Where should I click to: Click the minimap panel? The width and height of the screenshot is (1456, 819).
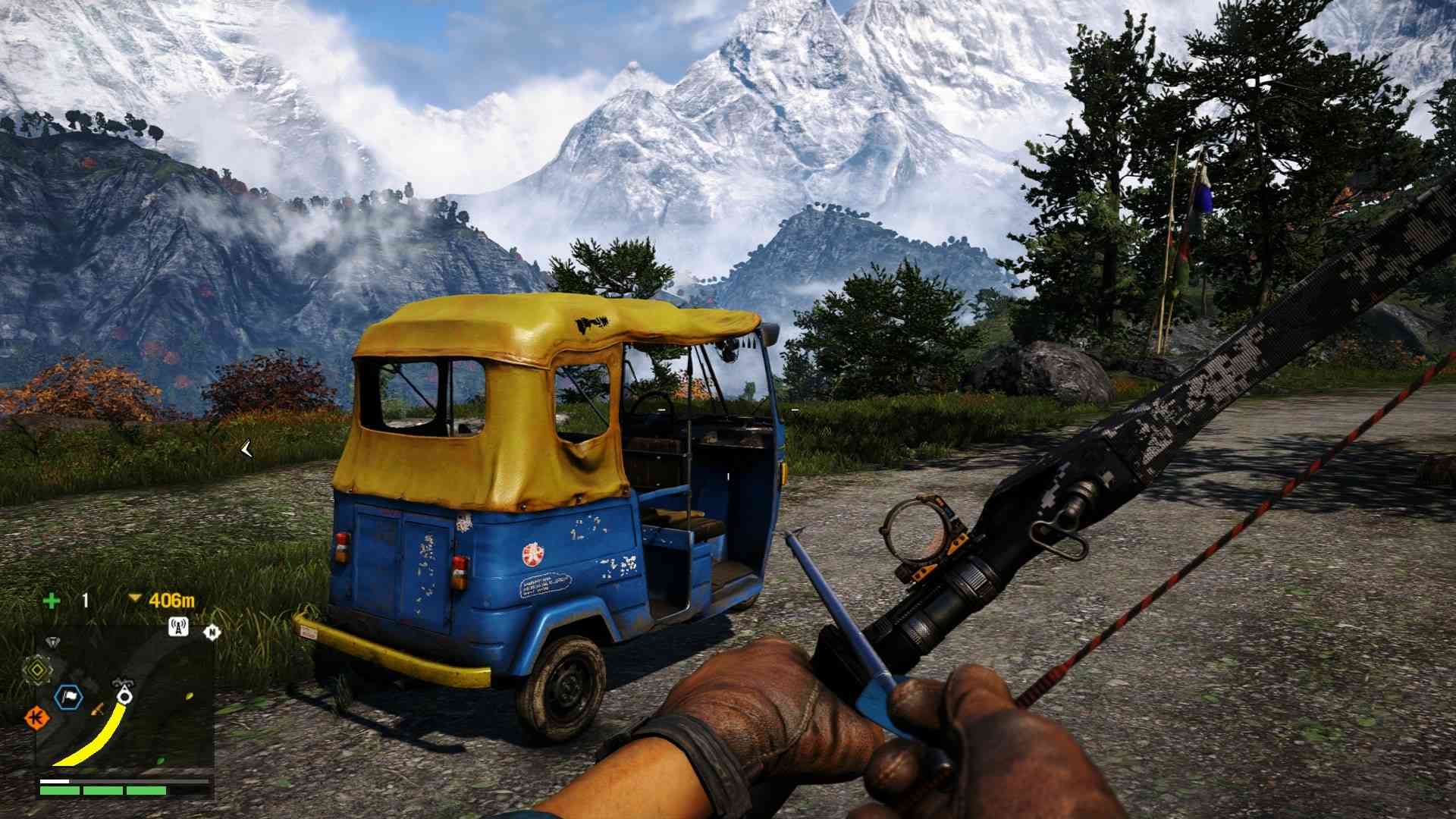(x=124, y=701)
